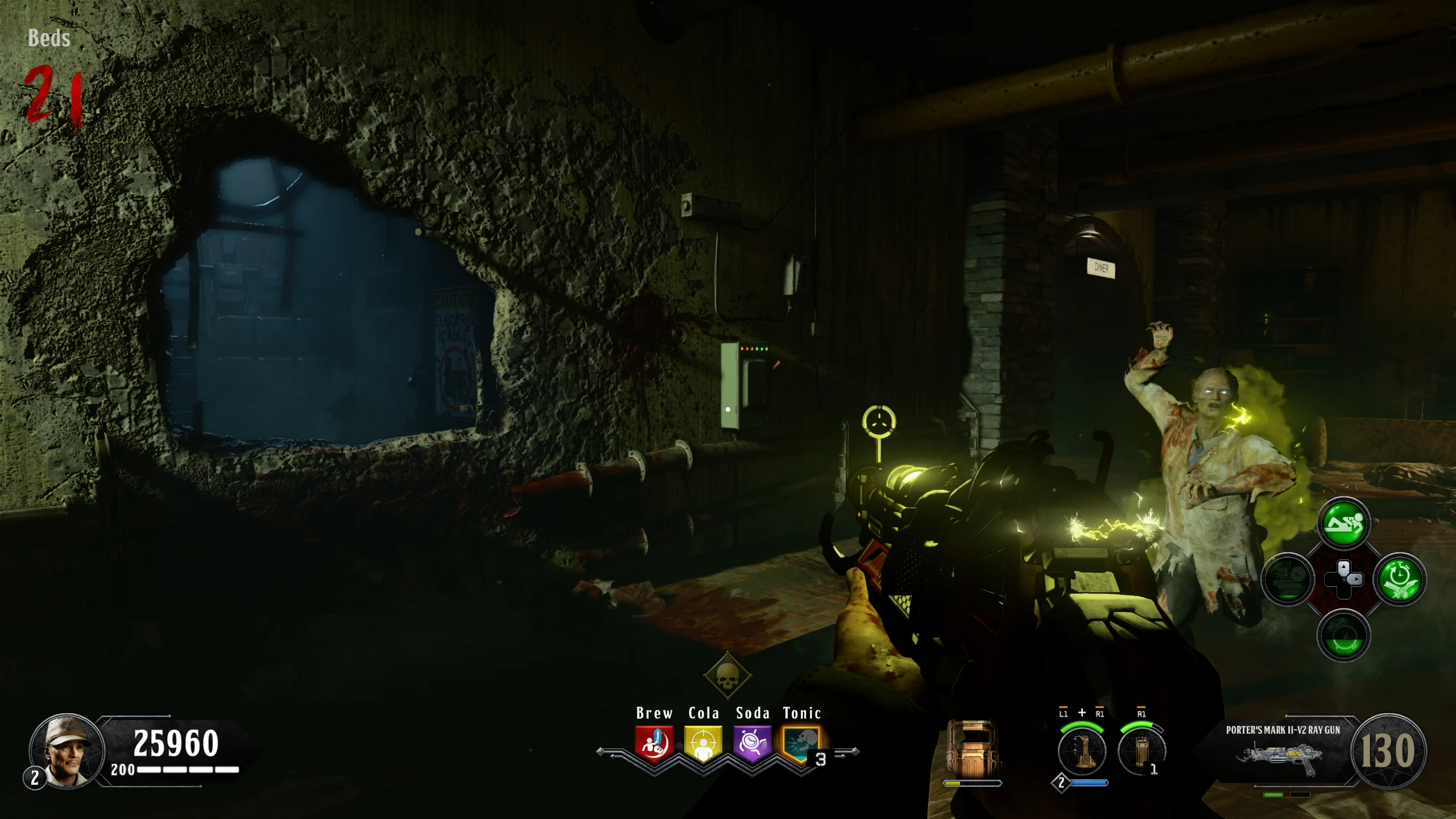1456x819 pixels.
Task: Select the red Brew perk icon
Action: pyautogui.click(x=654, y=743)
